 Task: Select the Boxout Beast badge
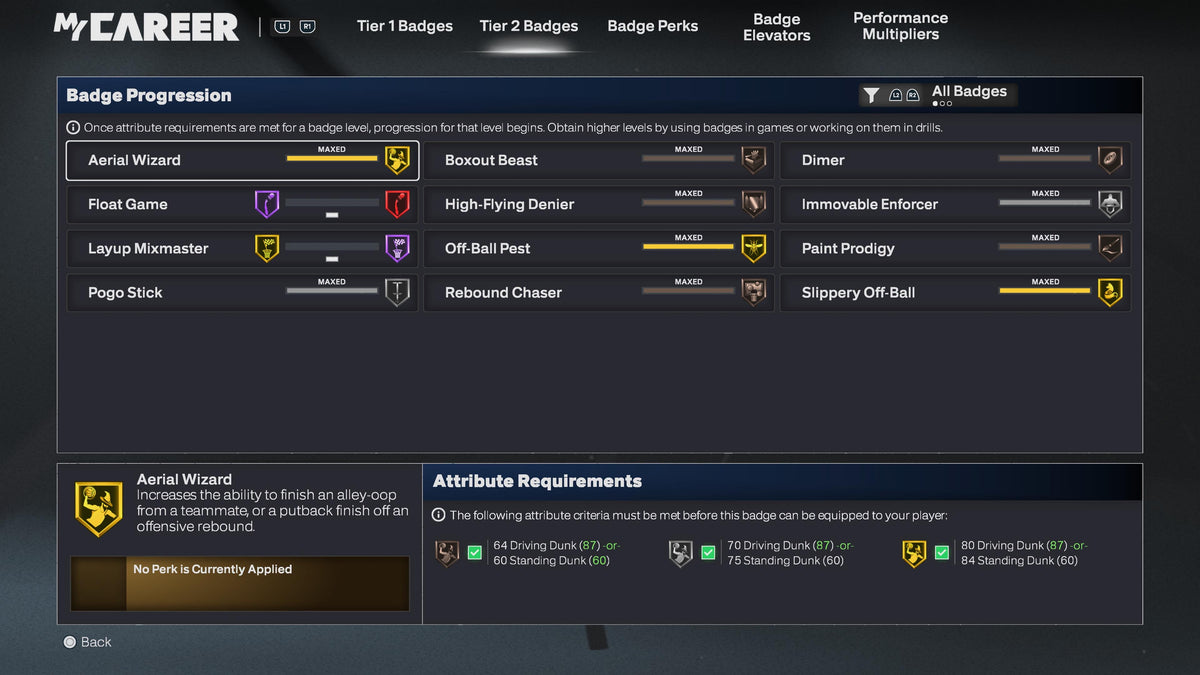tap(598, 160)
